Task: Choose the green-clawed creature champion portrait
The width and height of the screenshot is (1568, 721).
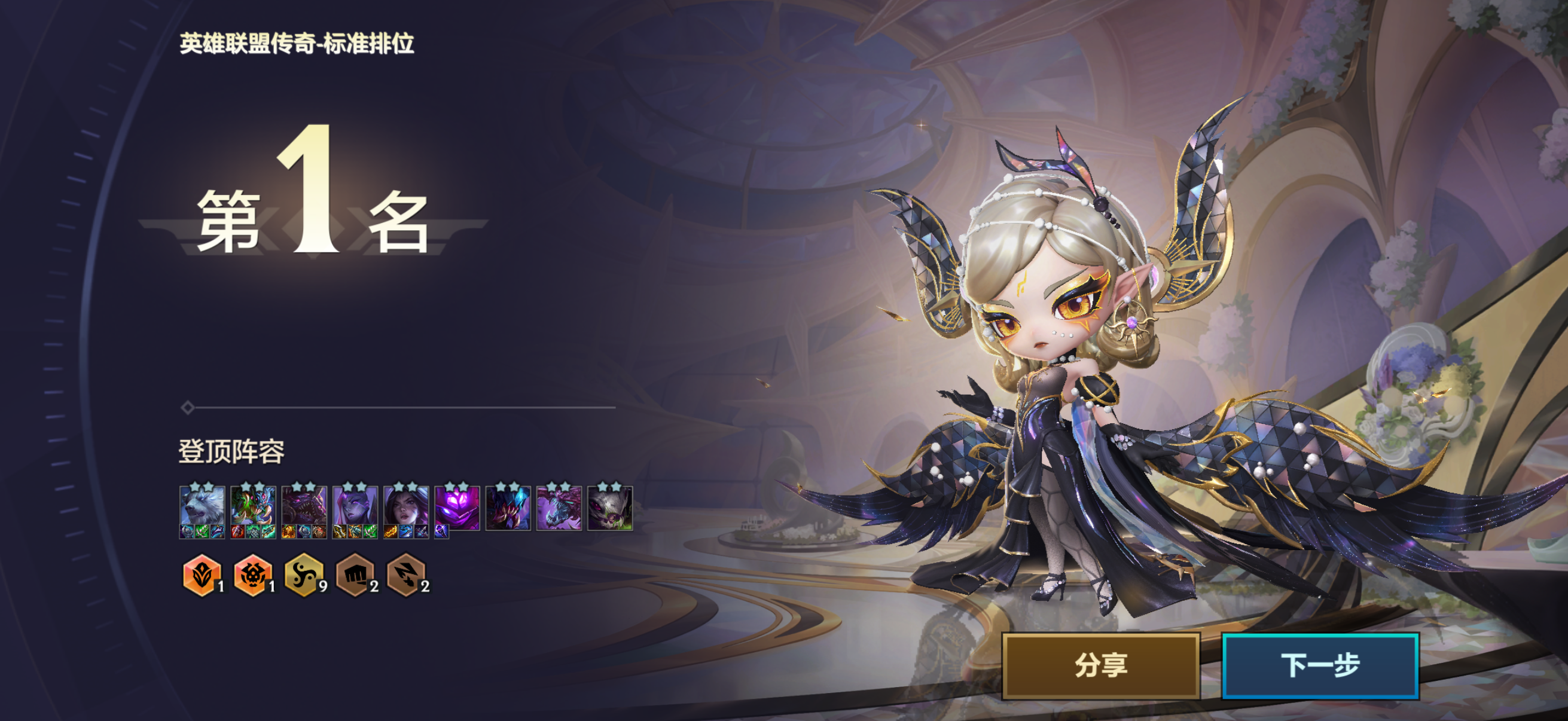Action: click(253, 506)
